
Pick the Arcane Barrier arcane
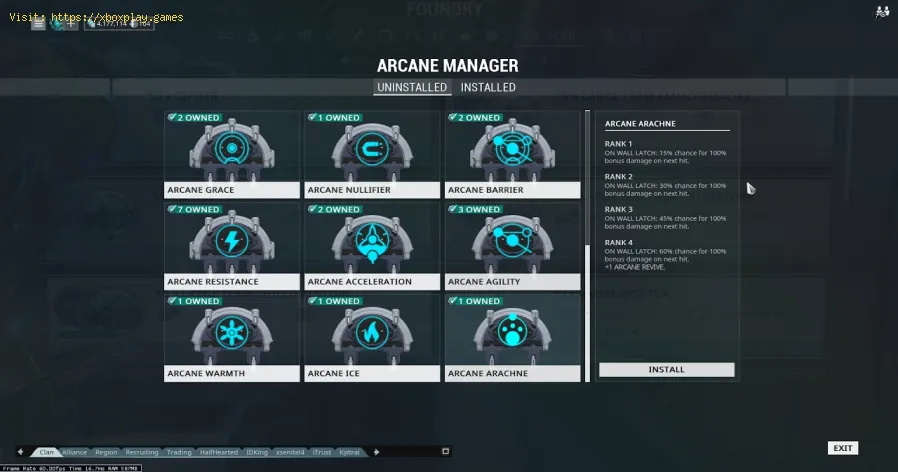(x=512, y=154)
